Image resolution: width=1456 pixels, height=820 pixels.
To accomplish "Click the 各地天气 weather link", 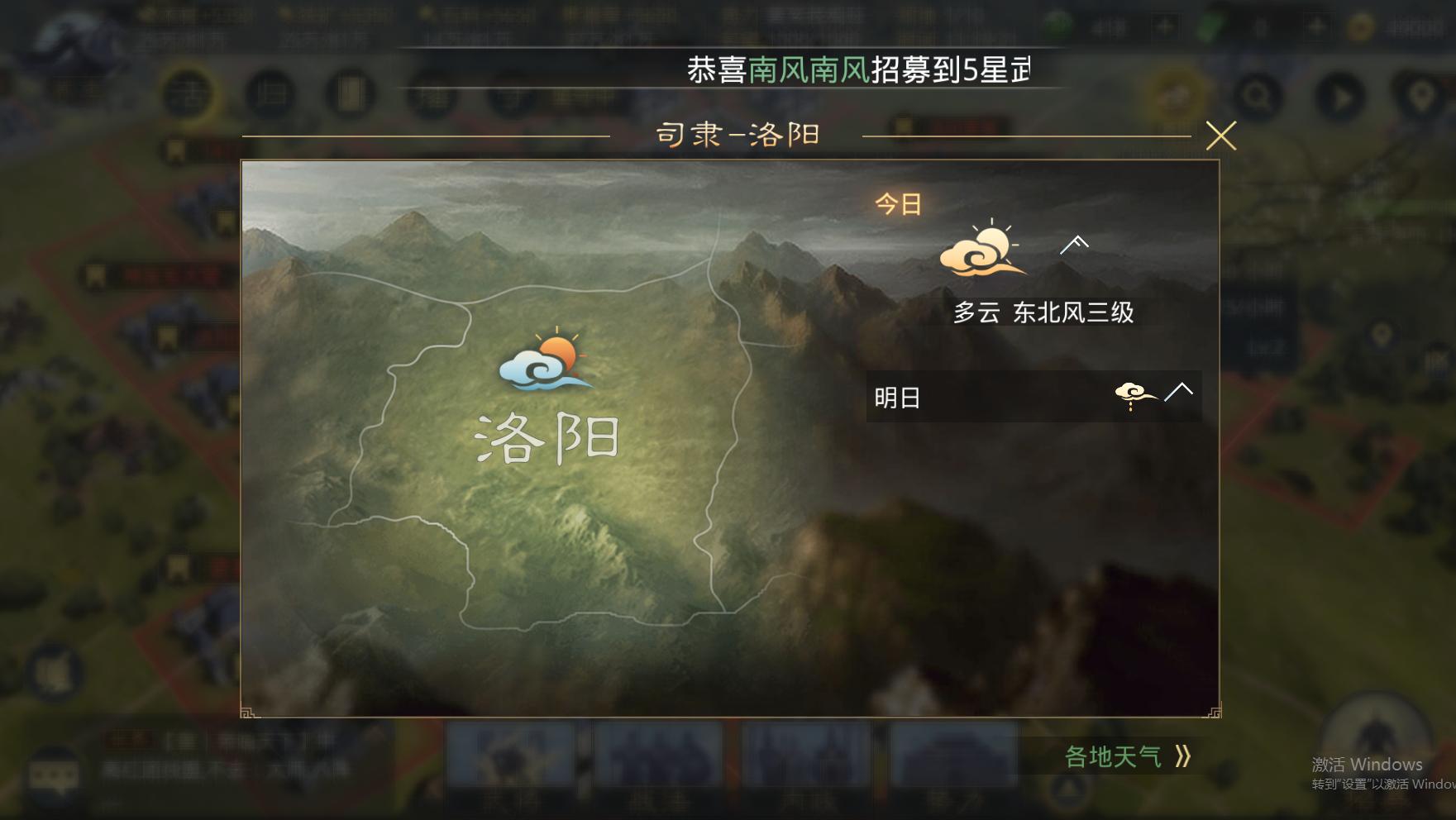I will [x=1112, y=755].
